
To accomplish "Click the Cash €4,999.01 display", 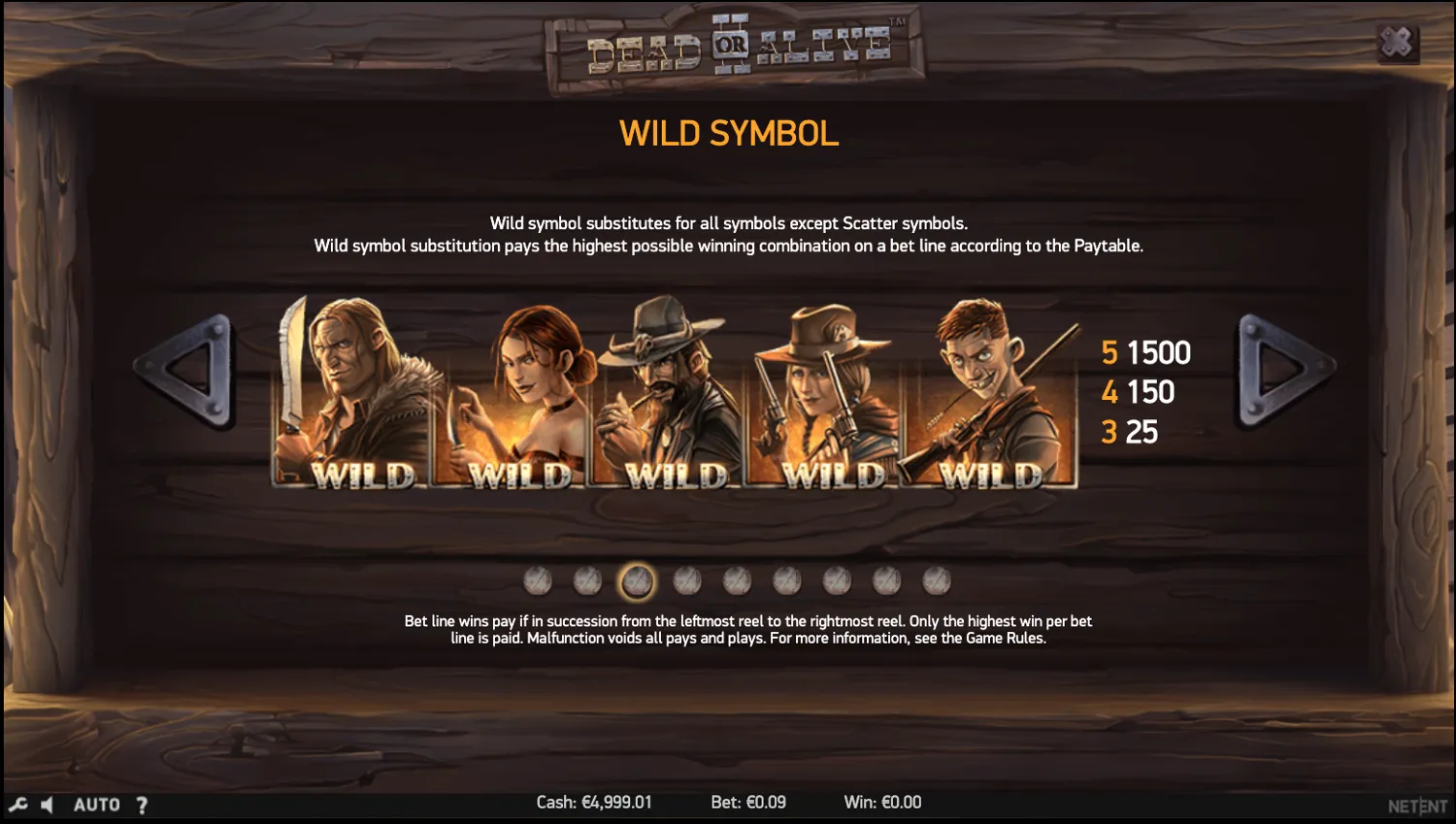I will [593, 802].
